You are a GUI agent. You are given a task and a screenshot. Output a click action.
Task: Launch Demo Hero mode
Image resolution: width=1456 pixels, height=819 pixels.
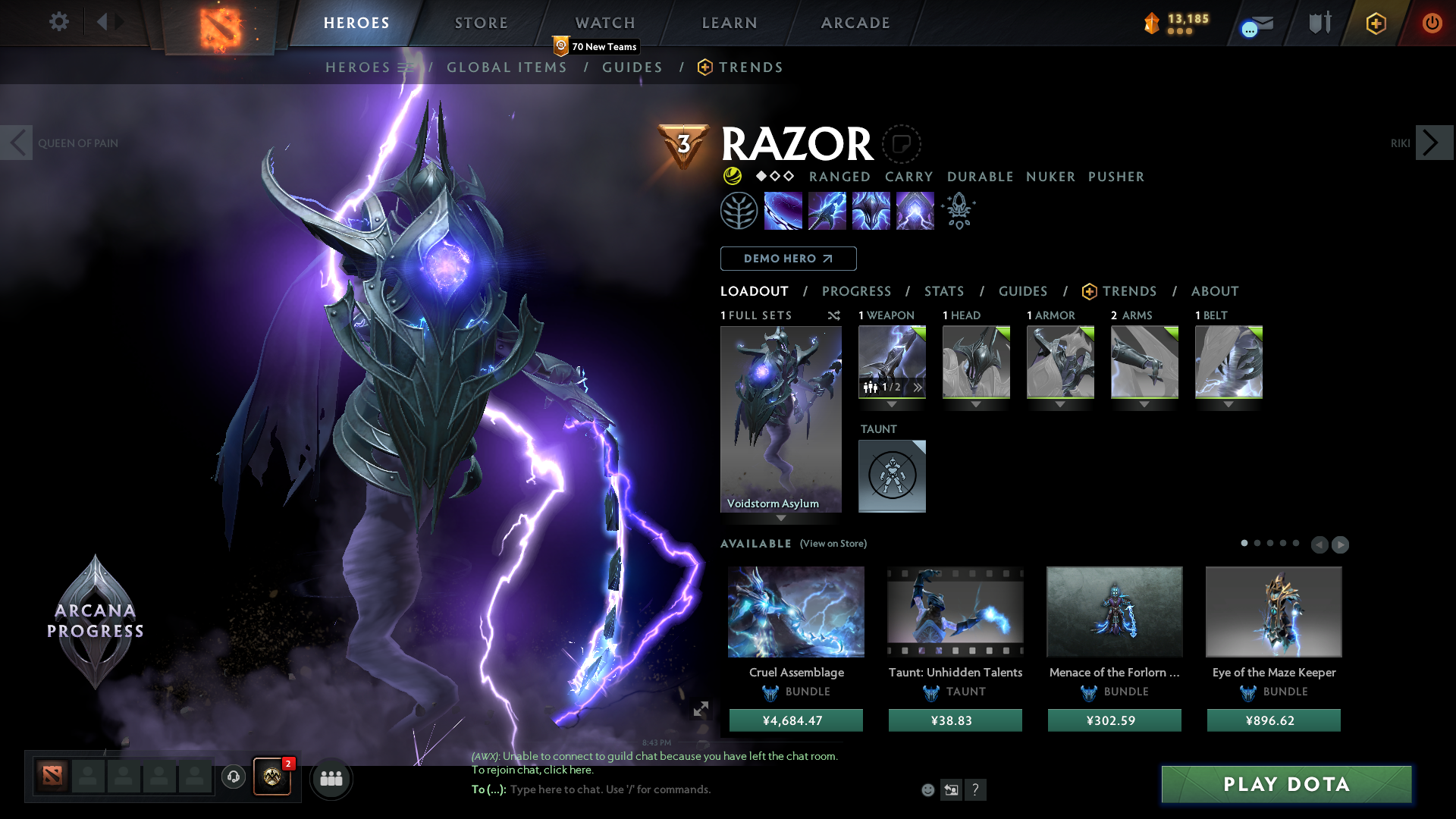788,259
